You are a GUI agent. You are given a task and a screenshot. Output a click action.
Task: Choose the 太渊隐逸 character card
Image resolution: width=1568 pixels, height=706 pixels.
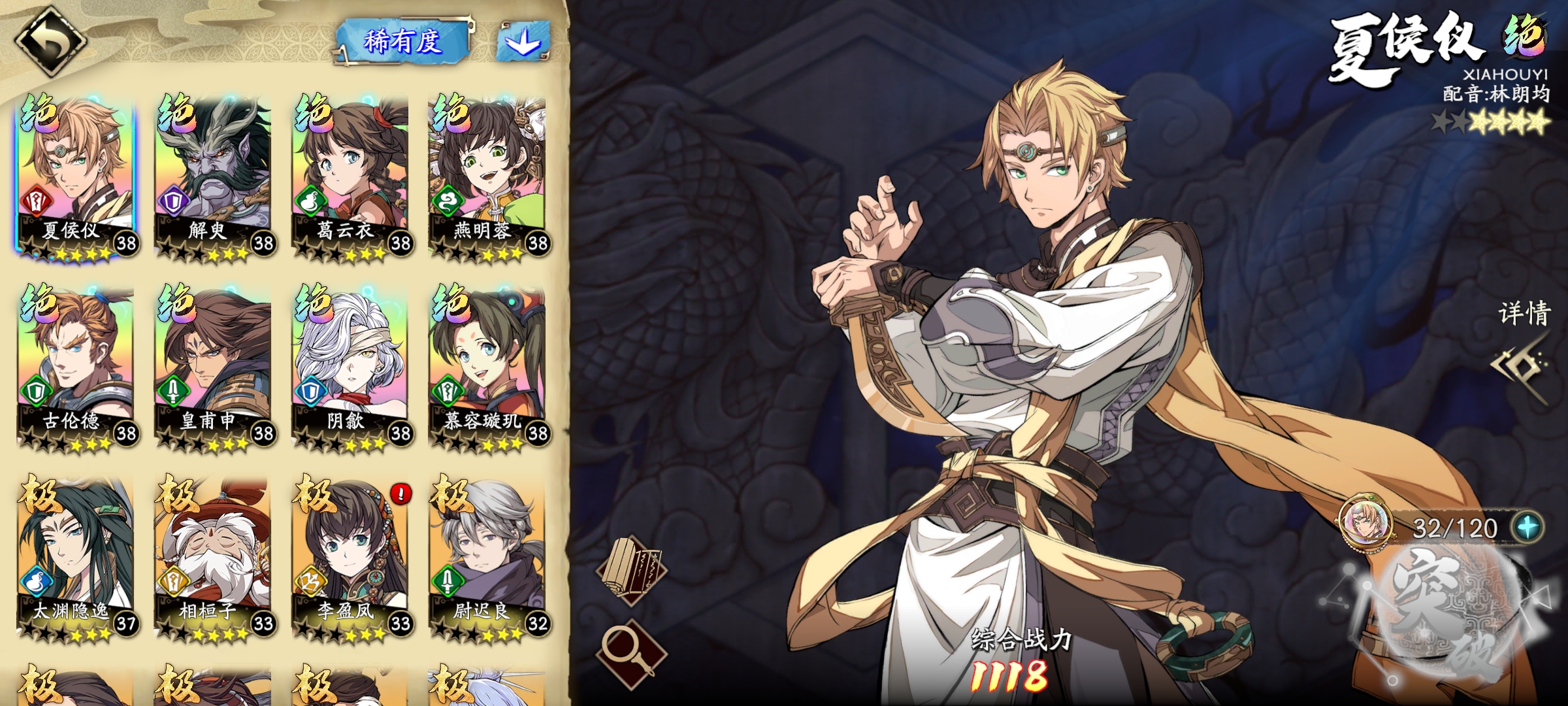click(x=76, y=557)
